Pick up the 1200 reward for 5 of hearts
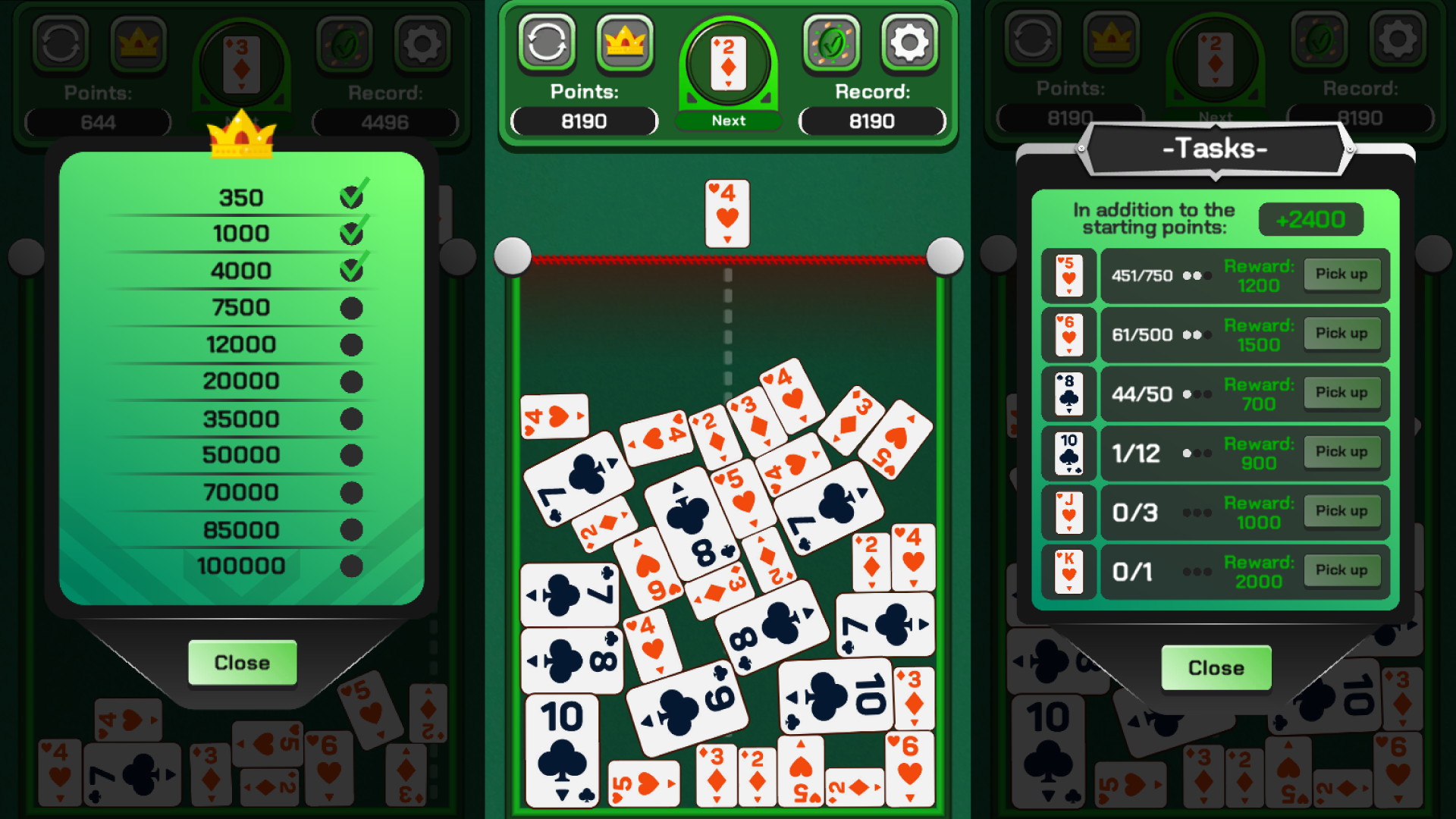The height and width of the screenshot is (819, 1456). (1342, 275)
